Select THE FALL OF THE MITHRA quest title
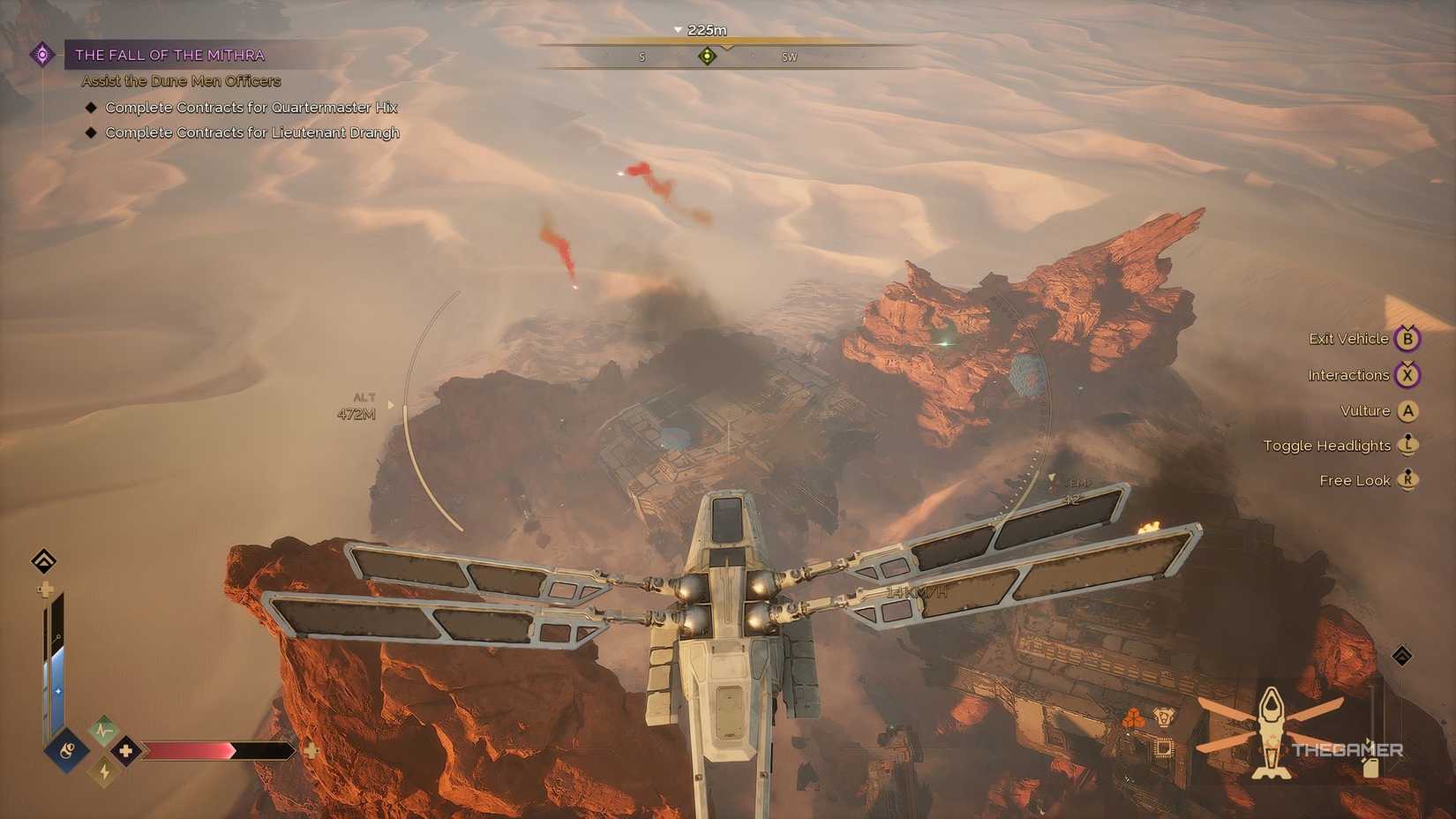1456x819 pixels. [x=170, y=55]
